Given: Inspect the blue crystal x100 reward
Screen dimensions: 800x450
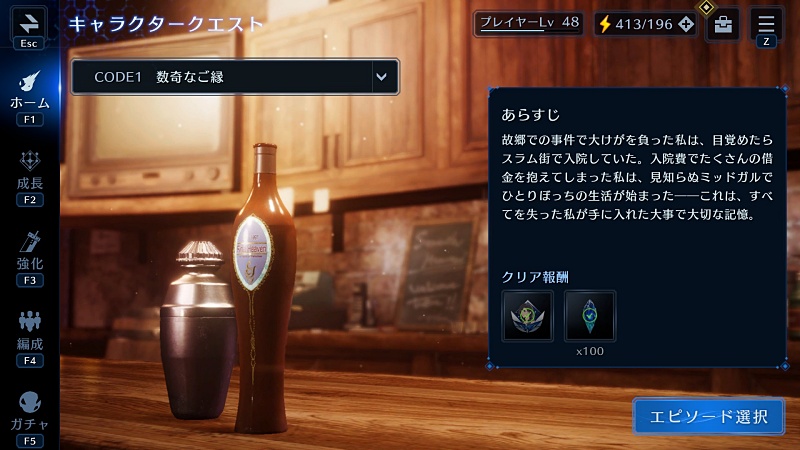Looking at the screenshot, I should click(590, 316).
